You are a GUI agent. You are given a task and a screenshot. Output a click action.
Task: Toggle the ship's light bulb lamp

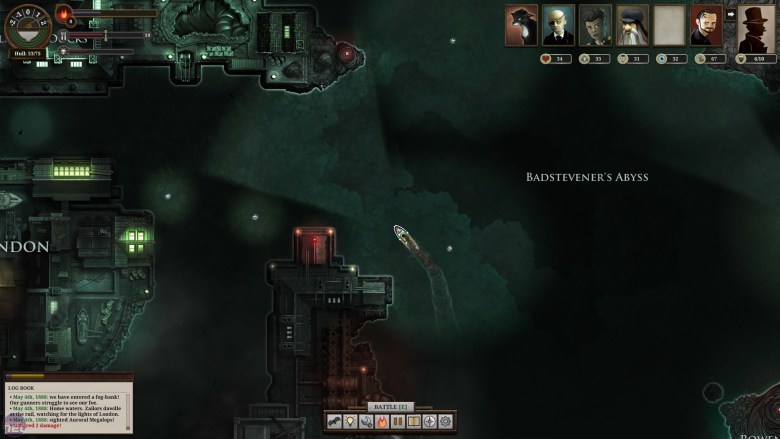click(x=350, y=422)
